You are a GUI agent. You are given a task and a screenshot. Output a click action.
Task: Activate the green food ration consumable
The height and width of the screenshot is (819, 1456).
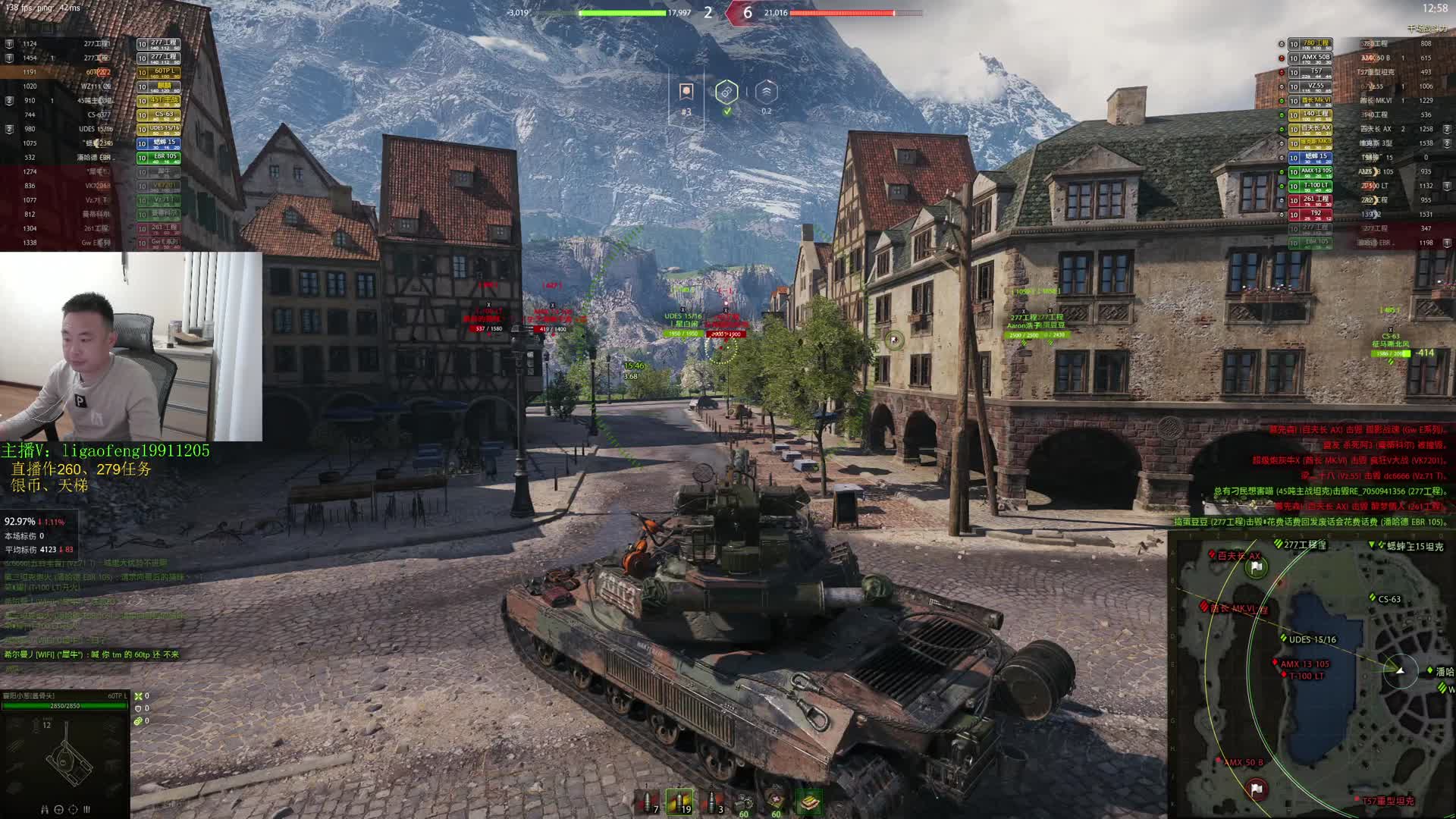point(809,802)
